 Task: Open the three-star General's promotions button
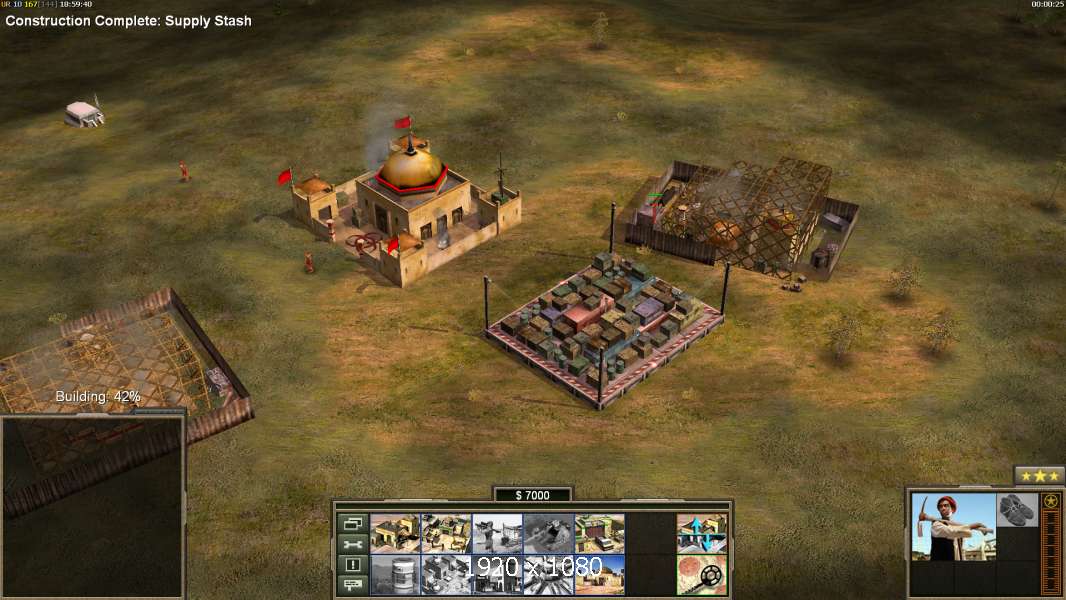click(1039, 476)
